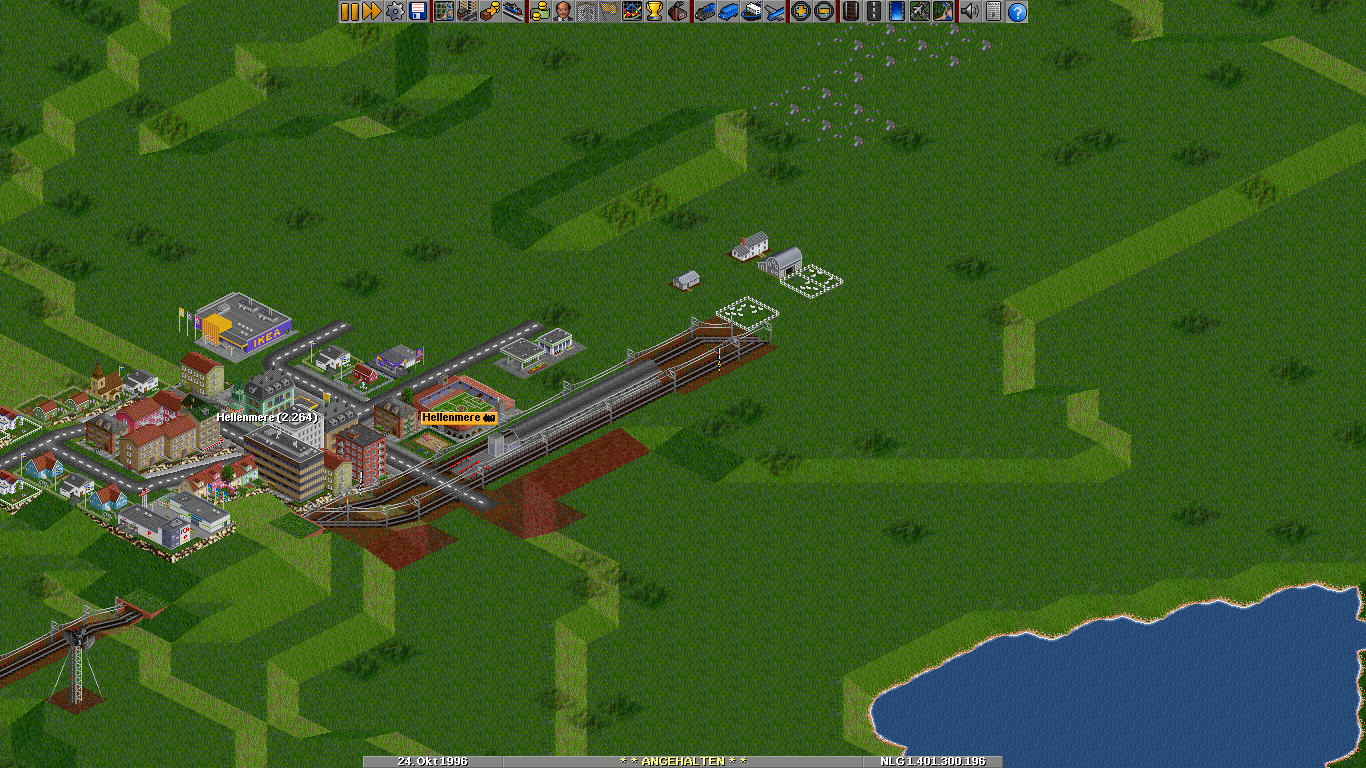
Task: Zoom out the view
Action: pyautogui.click(x=823, y=12)
